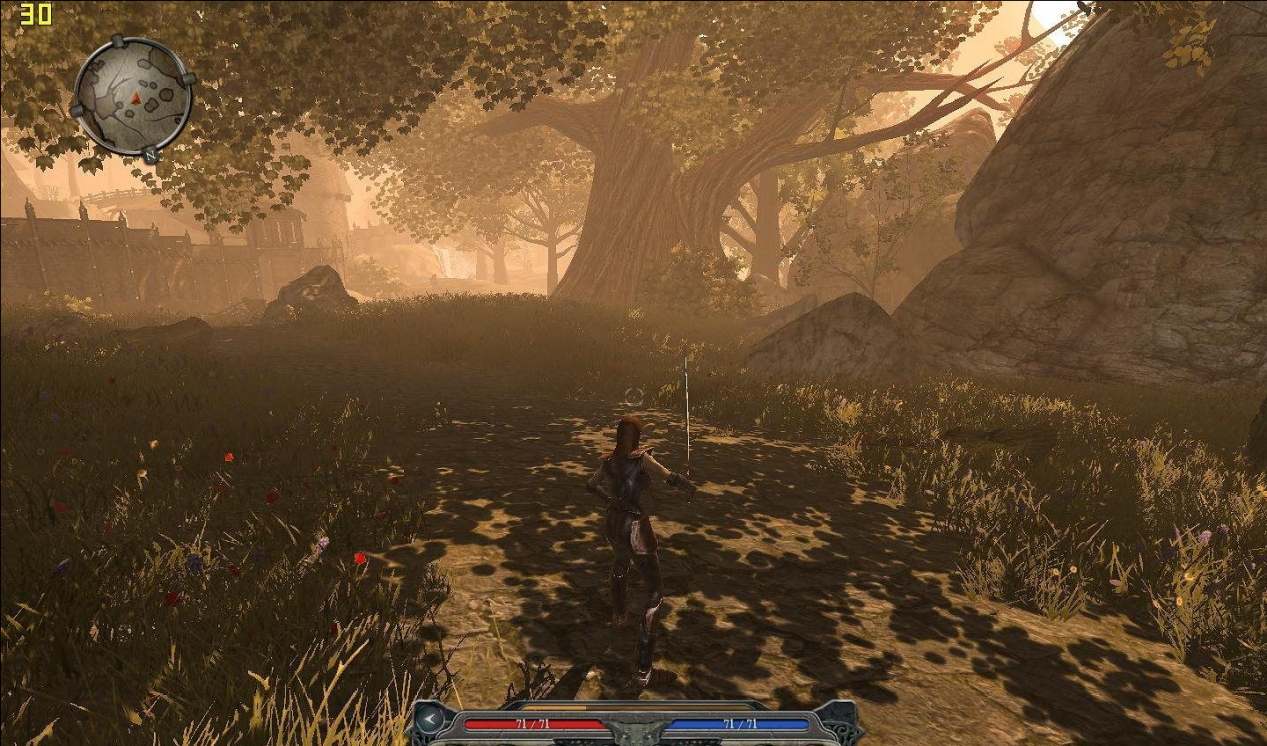The height and width of the screenshot is (746, 1267).
Task: Click the left arrow button on the HUD bar
Action: [x=429, y=718]
